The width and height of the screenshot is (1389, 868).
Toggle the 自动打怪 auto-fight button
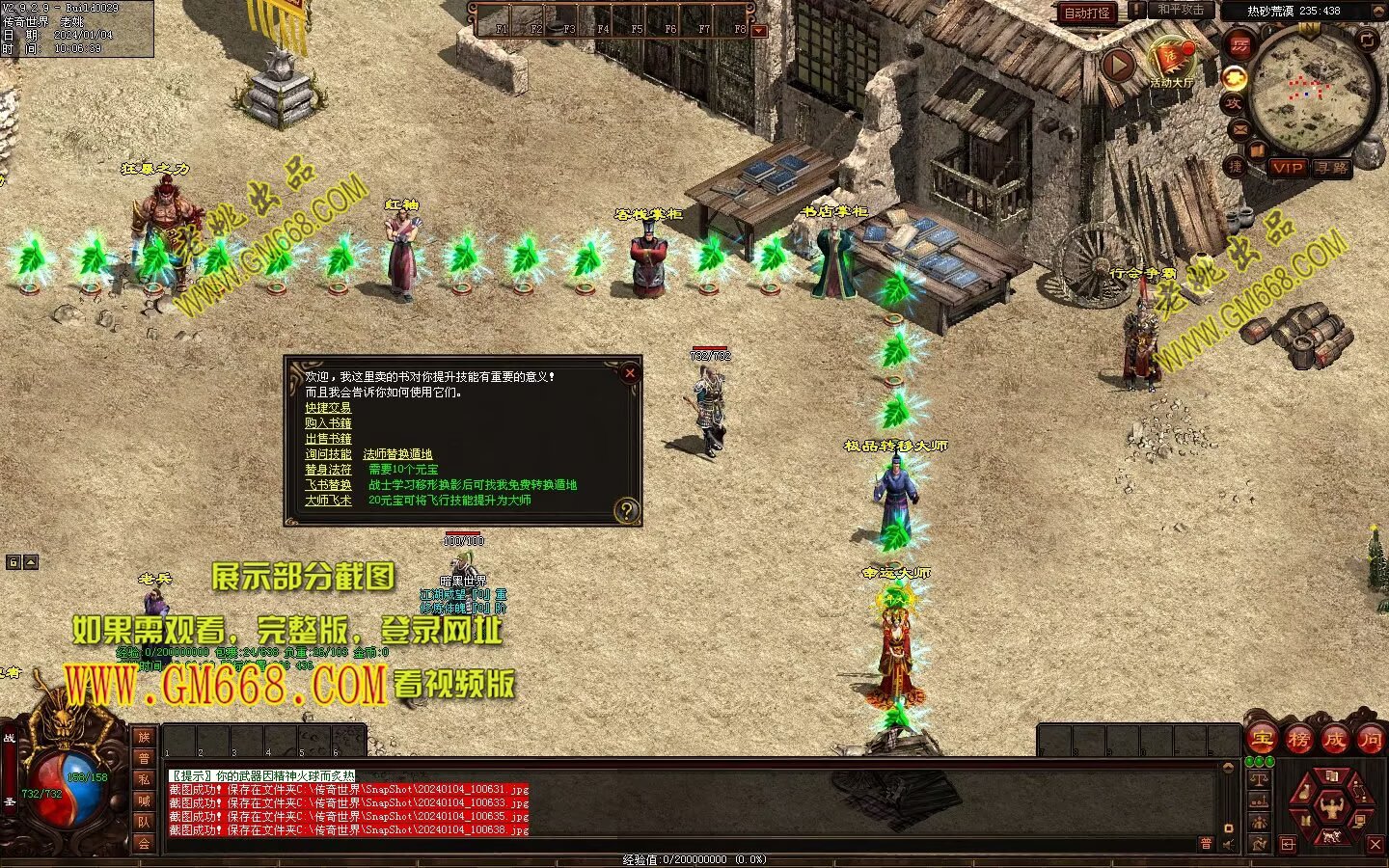[x=1087, y=13]
